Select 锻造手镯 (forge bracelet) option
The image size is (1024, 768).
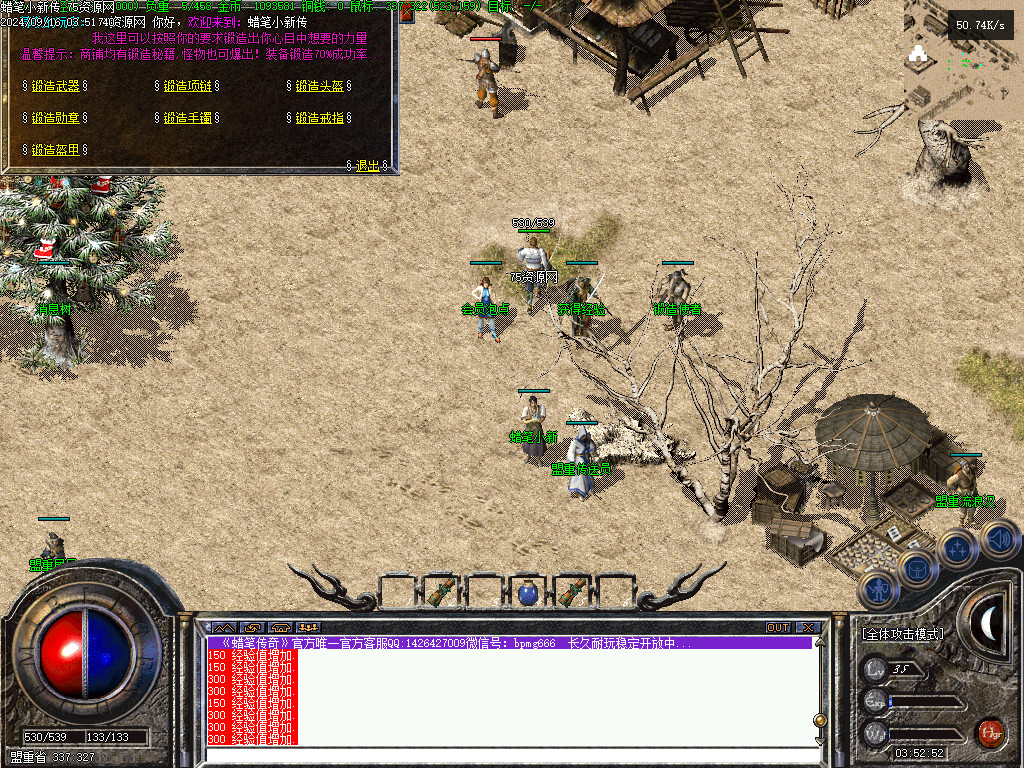pyautogui.click(x=187, y=118)
